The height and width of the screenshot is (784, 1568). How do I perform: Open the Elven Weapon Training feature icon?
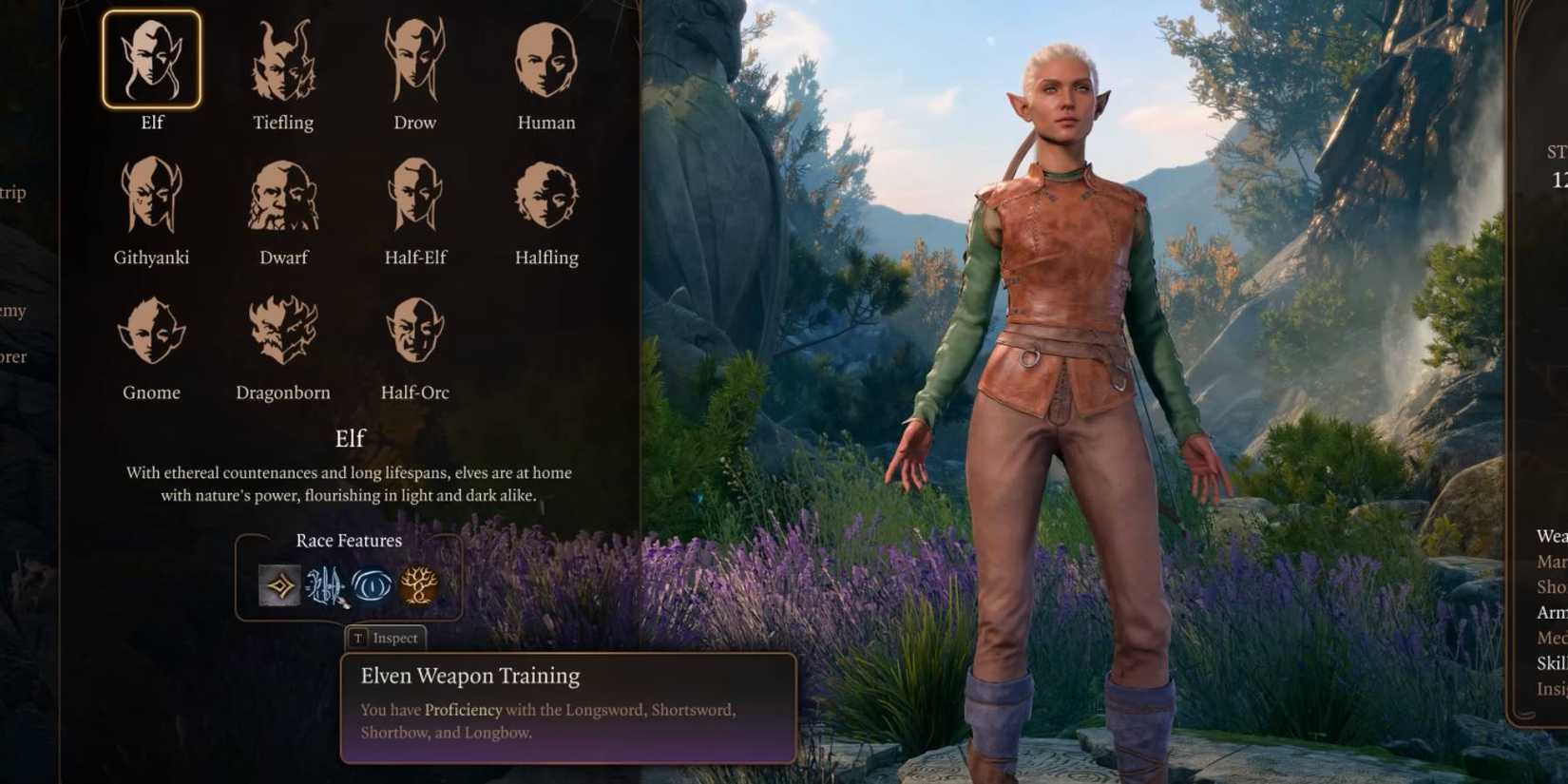click(x=325, y=585)
